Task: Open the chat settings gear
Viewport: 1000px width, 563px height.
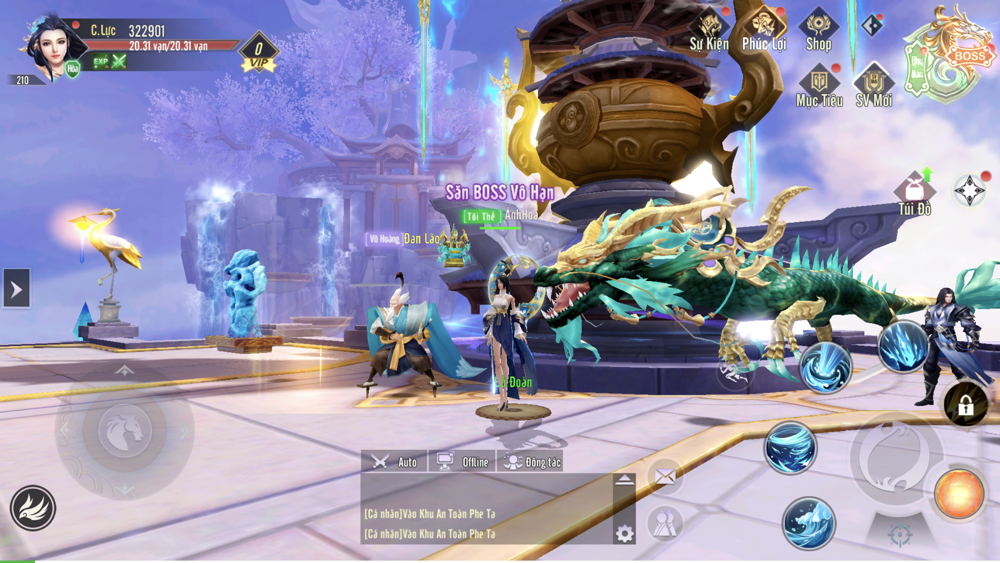Action: click(x=625, y=533)
